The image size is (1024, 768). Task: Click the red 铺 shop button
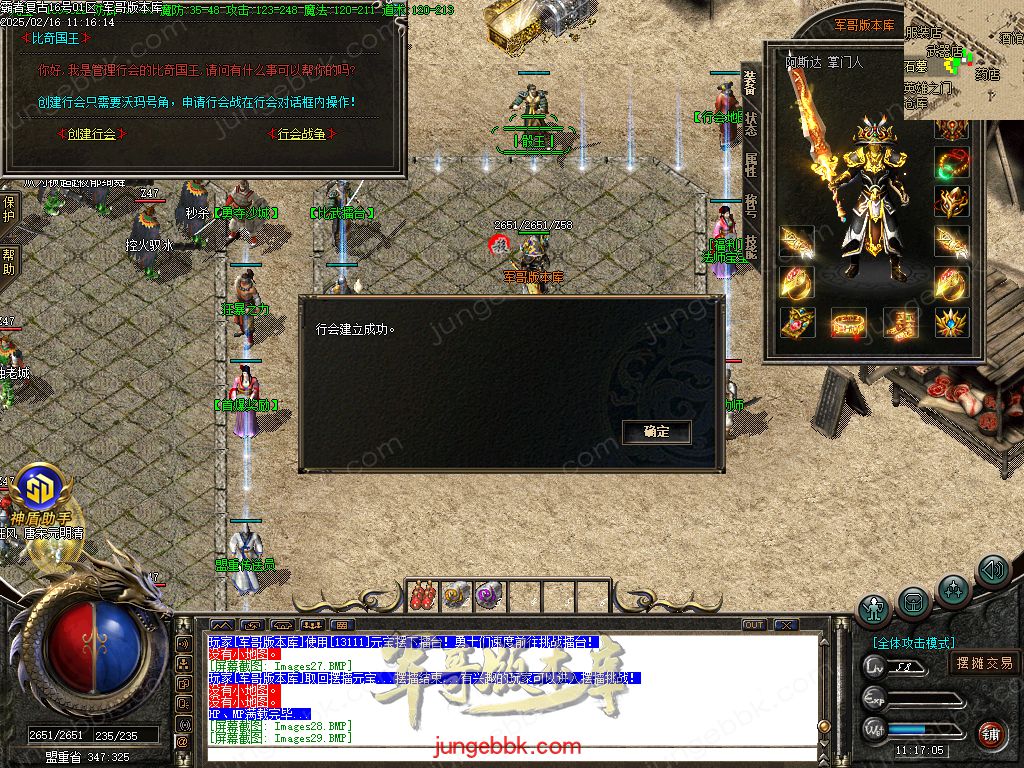[990, 733]
